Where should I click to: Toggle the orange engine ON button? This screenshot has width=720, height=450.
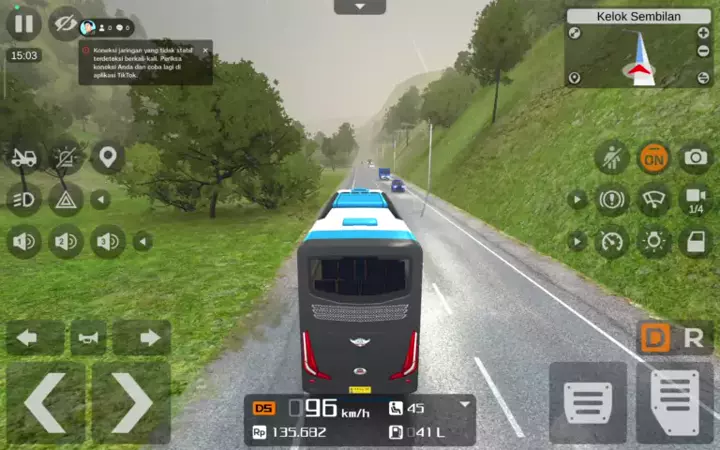[654, 157]
